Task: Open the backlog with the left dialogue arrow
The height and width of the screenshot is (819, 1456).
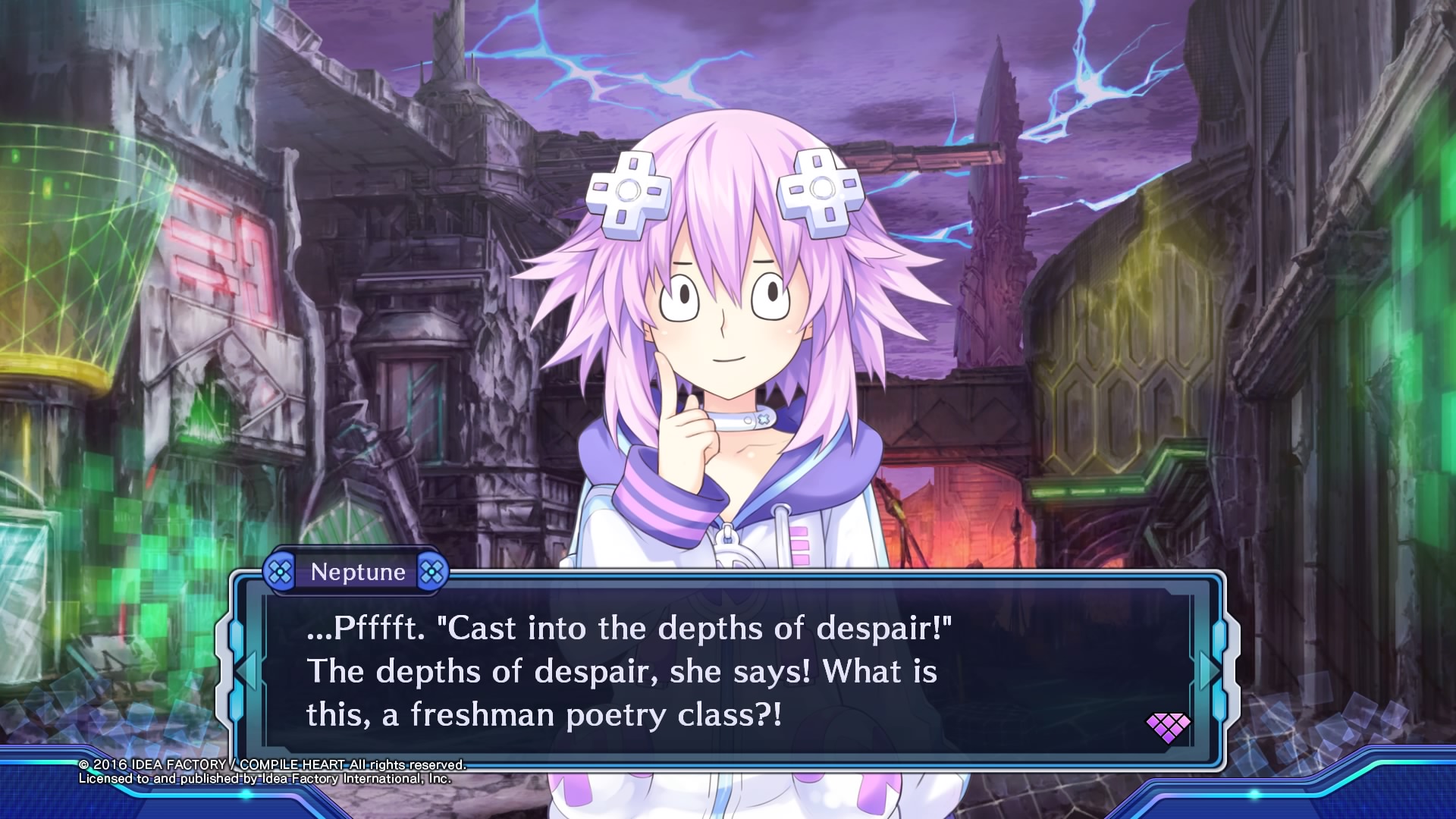Action: 246,670
